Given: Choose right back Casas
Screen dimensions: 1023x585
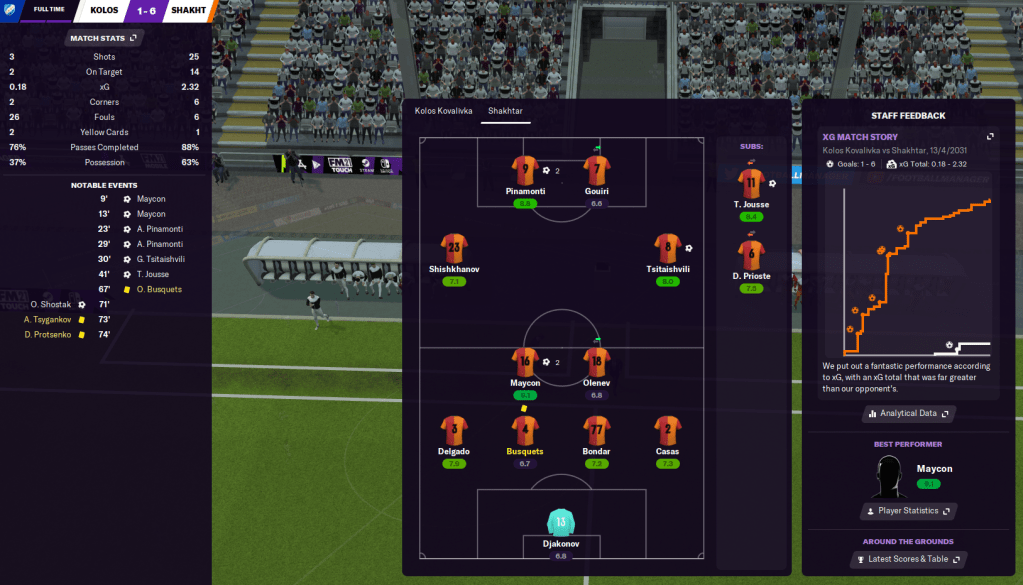Looking at the screenshot, I should pyautogui.click(x=668, y=431).
